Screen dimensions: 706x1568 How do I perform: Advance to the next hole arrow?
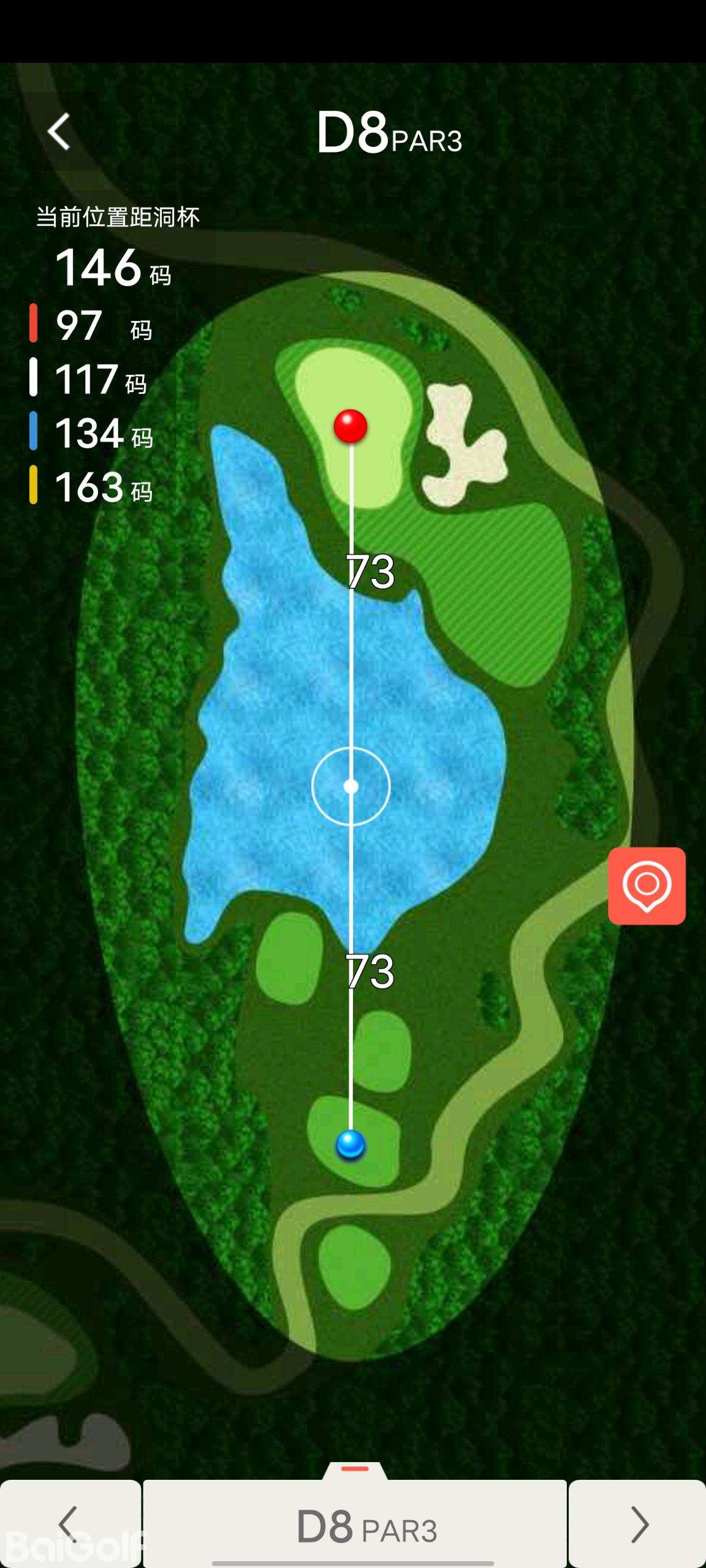638,1524
